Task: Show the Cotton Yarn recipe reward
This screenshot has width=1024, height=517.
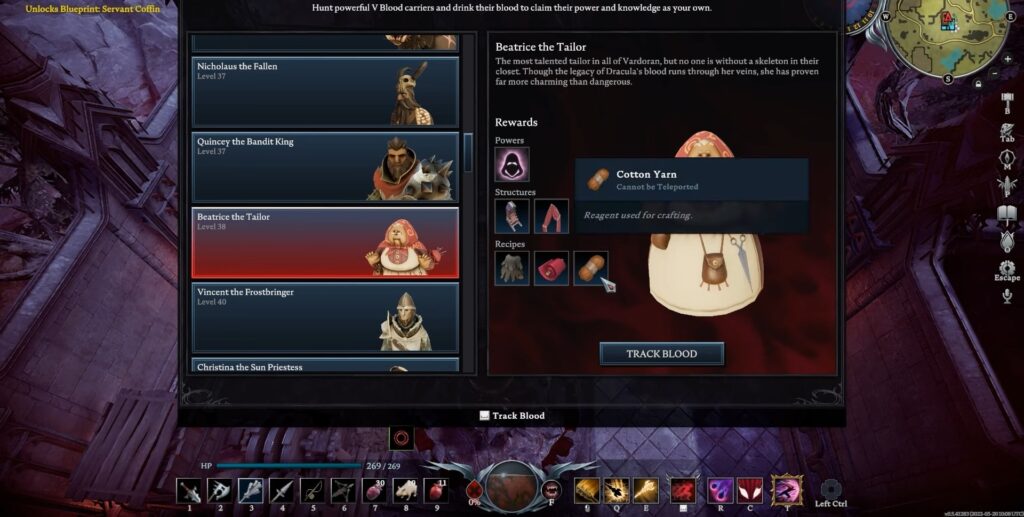Action: tap(590, 268)
